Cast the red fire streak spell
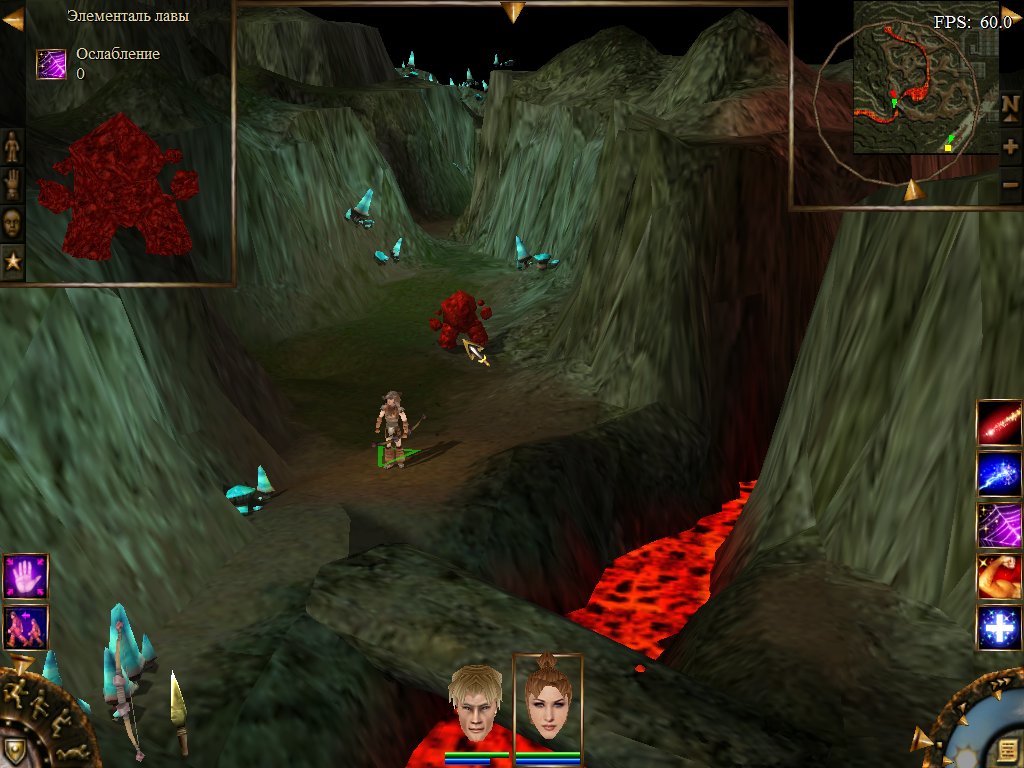Screen dimensions: 1024x768 pos(999,423)
